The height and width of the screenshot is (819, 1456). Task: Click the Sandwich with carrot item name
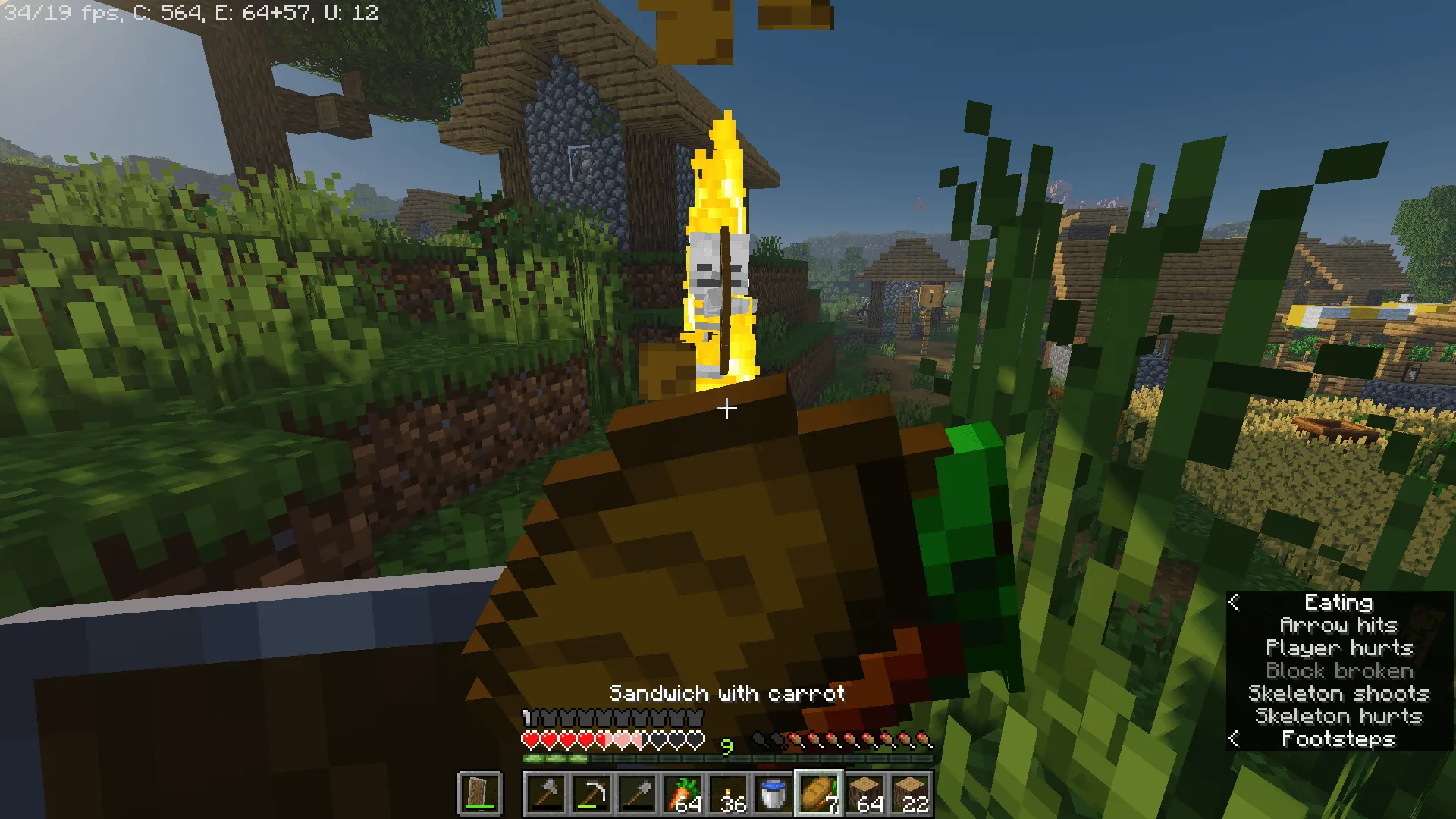click(727, 692)
